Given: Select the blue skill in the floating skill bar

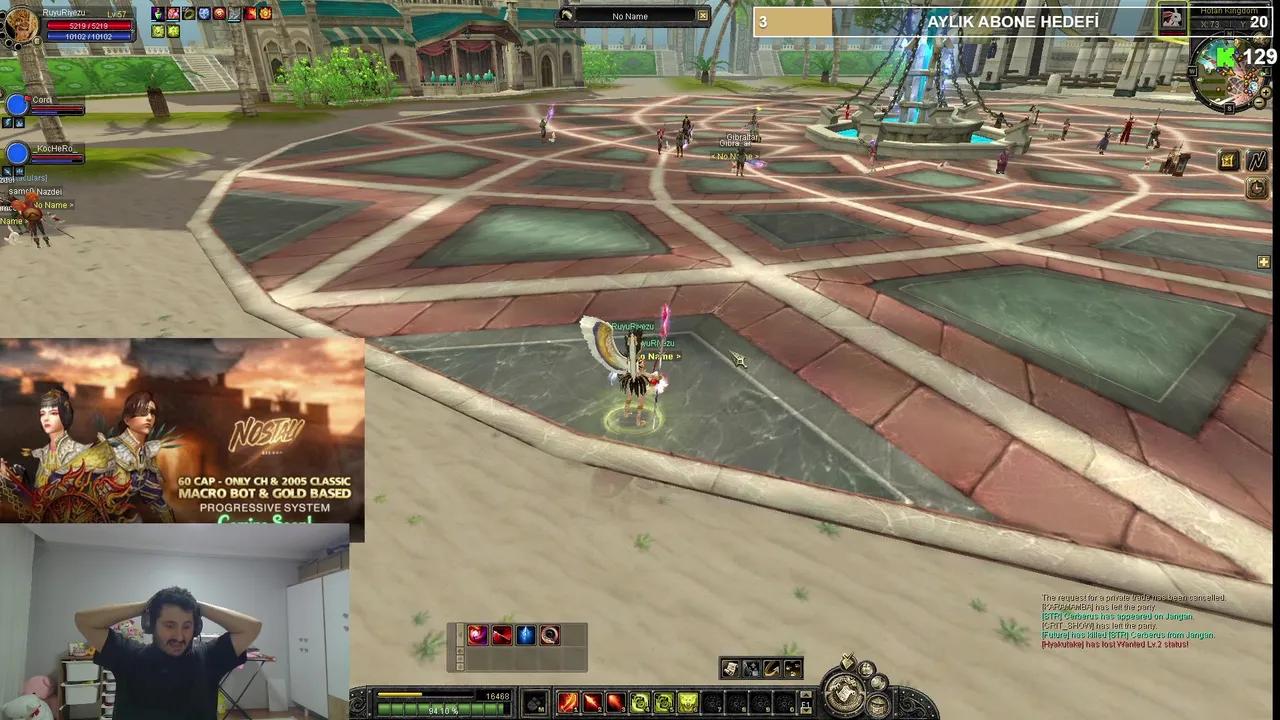Looking at the screenshot, I should coord(525,634).
